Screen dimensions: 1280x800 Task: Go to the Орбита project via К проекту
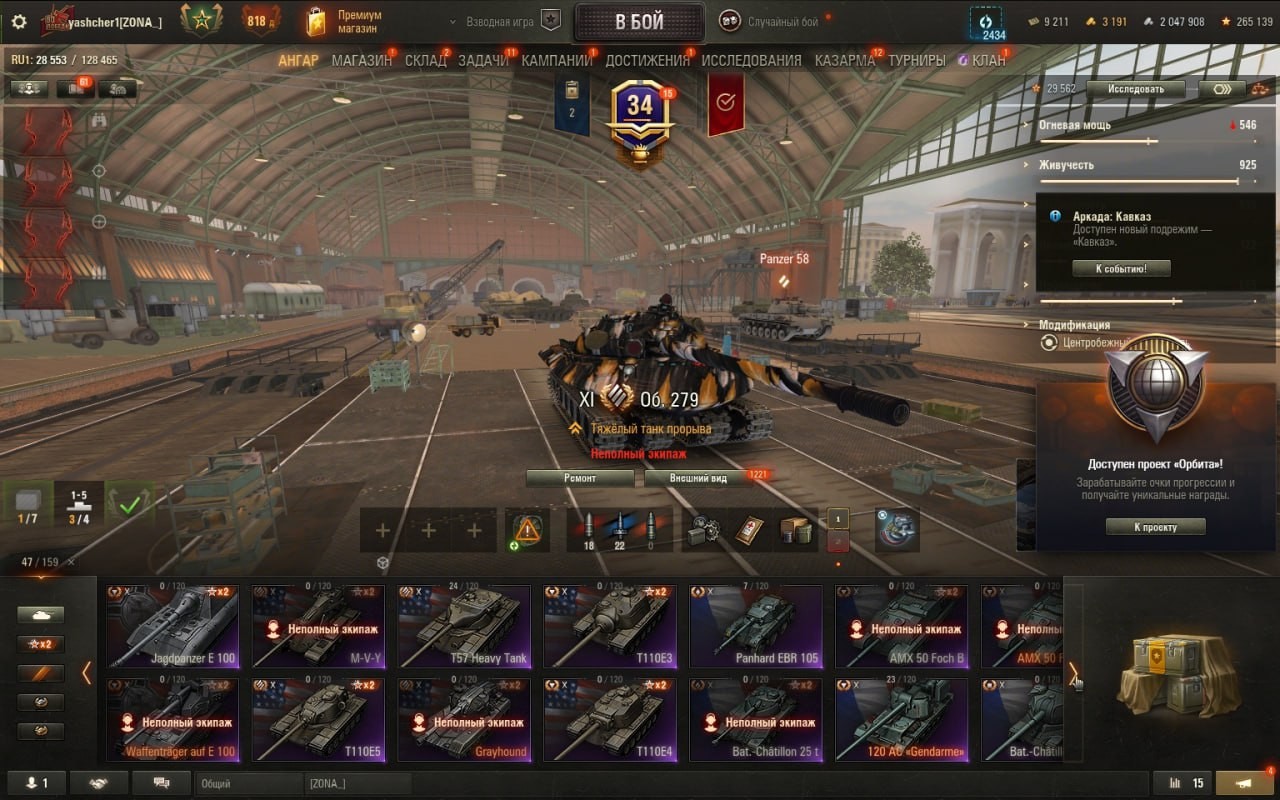[1155, 527]
